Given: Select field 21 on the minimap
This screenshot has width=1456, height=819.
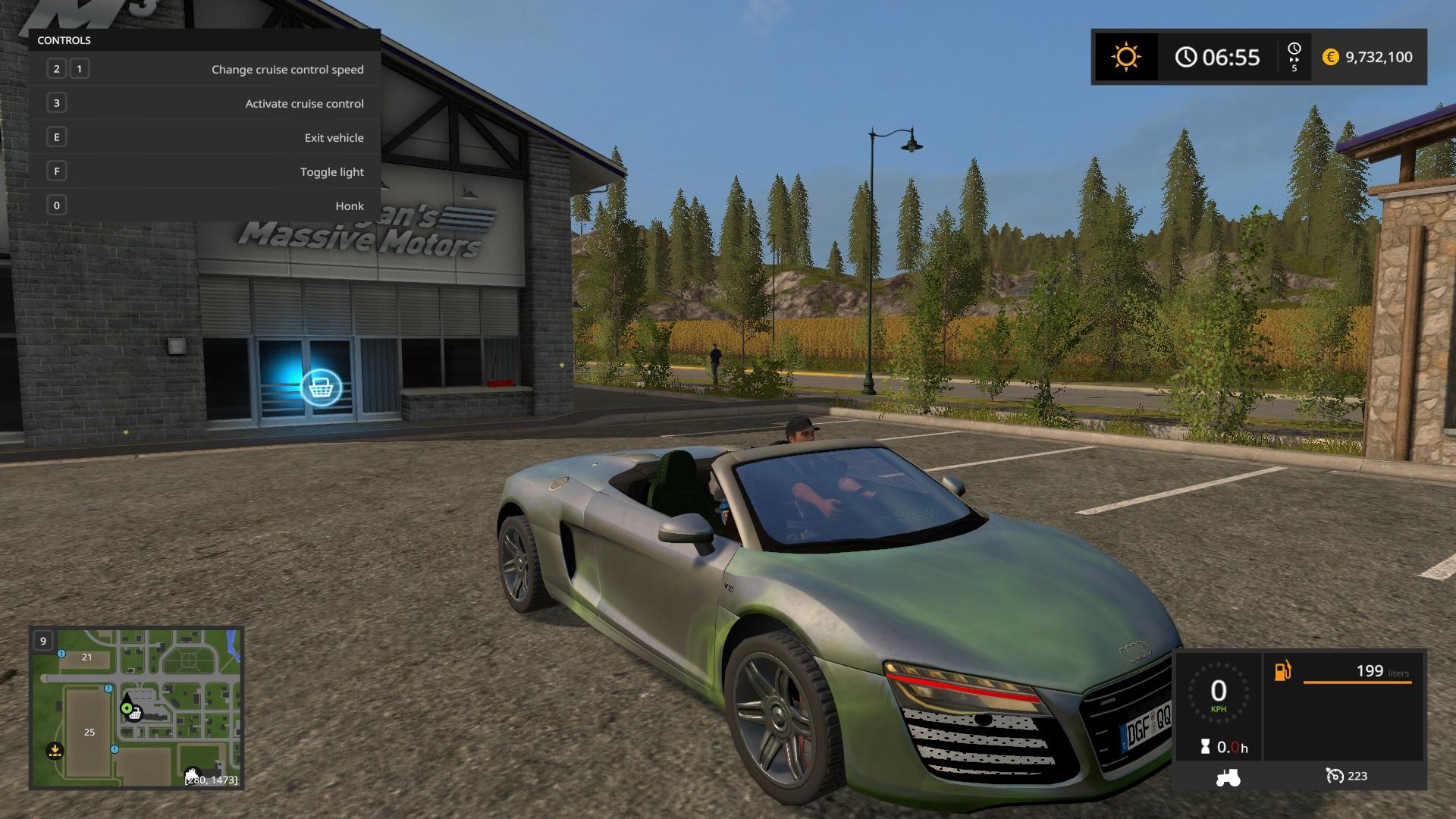Looking at the screenshot, I should click(86, 657).
